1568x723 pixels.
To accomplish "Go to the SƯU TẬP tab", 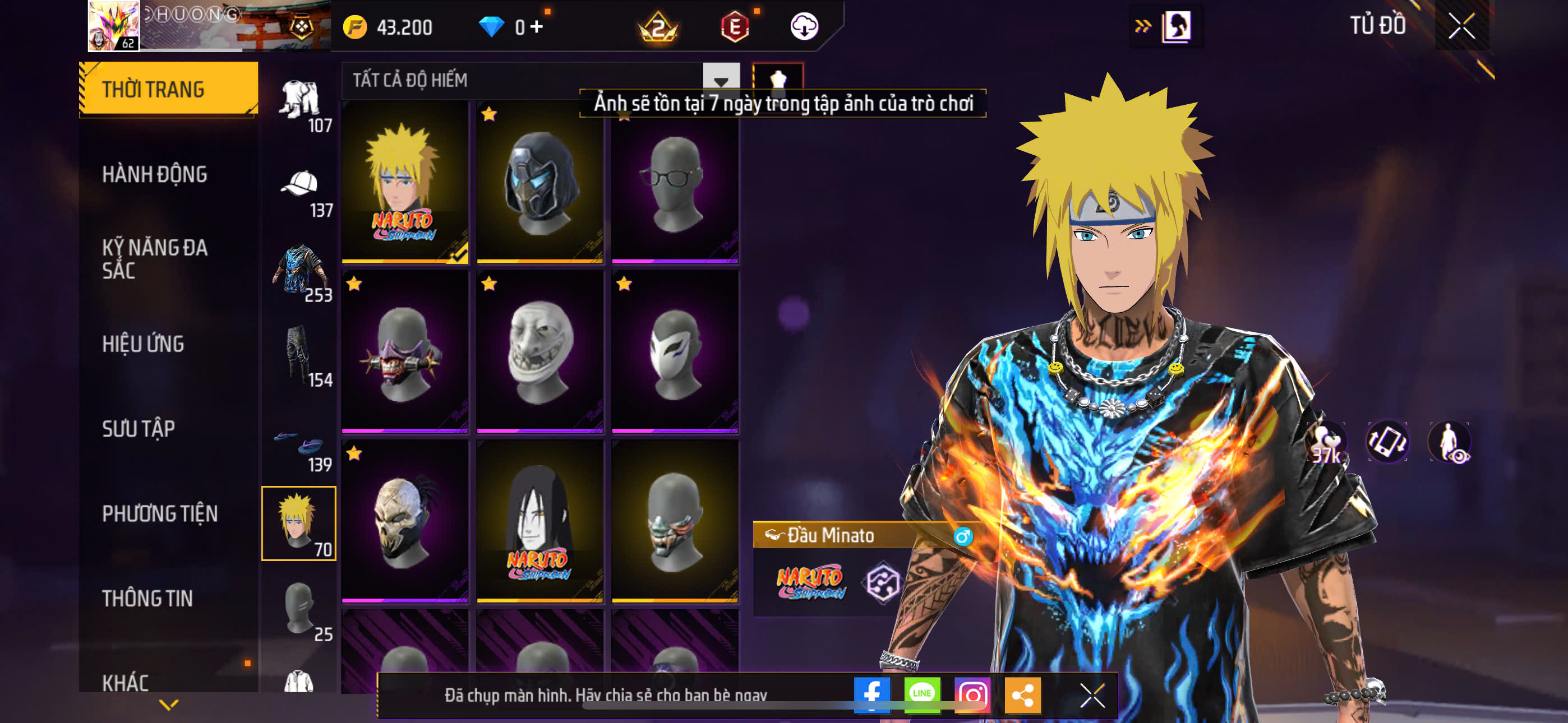I will (x=138, y=428).
